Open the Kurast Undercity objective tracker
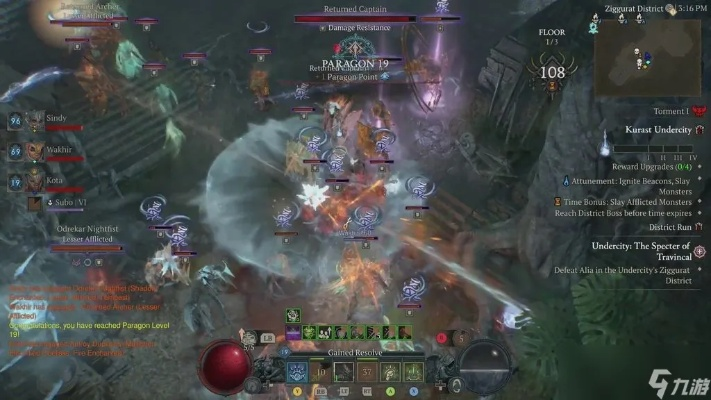Screen dimensions: 711x400 coord(659,131)
